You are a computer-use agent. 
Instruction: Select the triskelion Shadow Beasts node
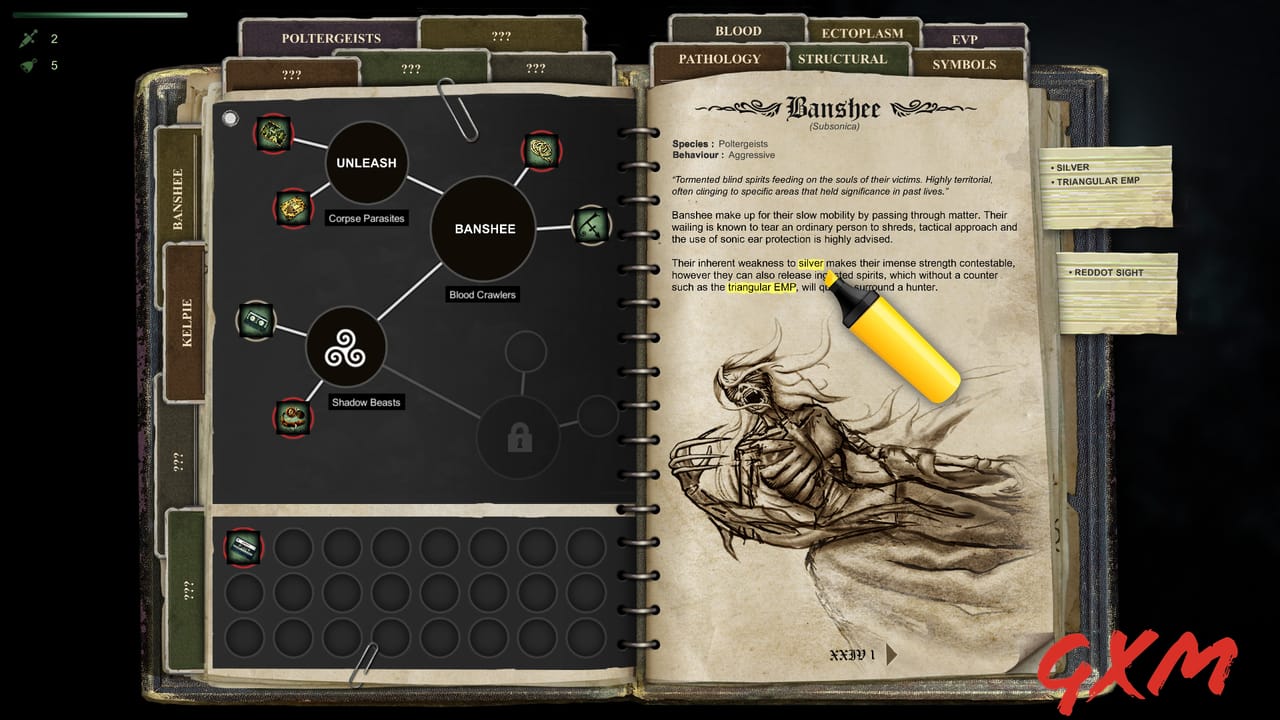348,347
